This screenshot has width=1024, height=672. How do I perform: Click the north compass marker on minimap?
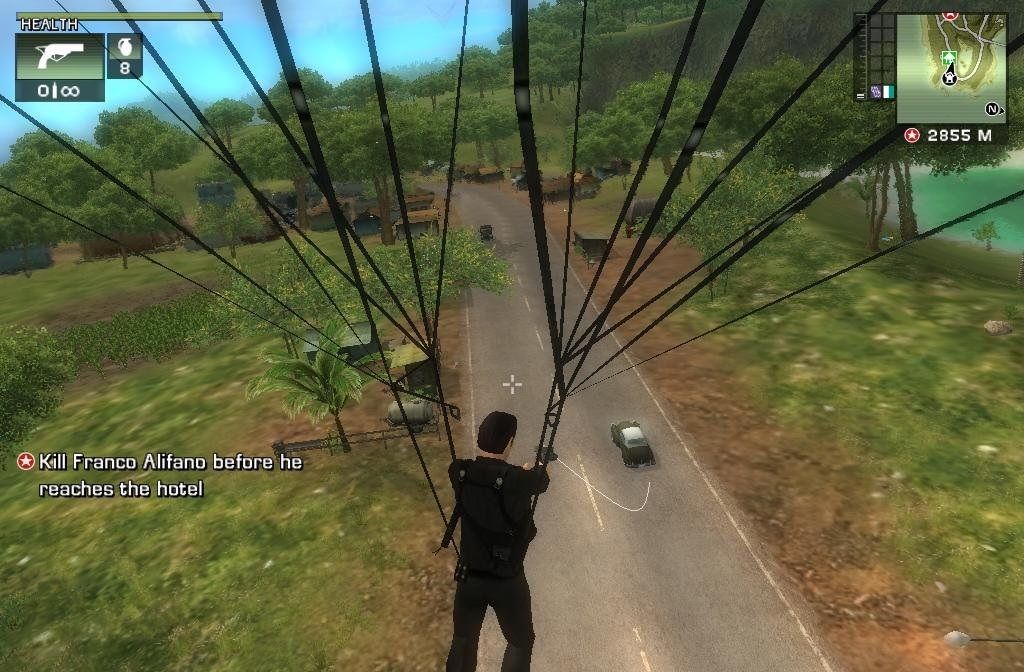point(993,108)
